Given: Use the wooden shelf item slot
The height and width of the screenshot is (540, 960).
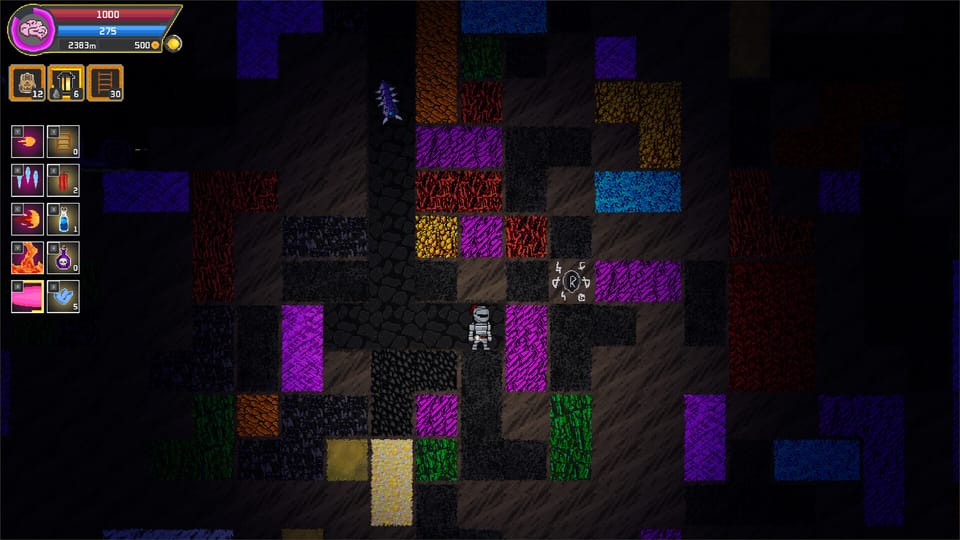Looking at the screenshot, I should (x=63, y=141).
